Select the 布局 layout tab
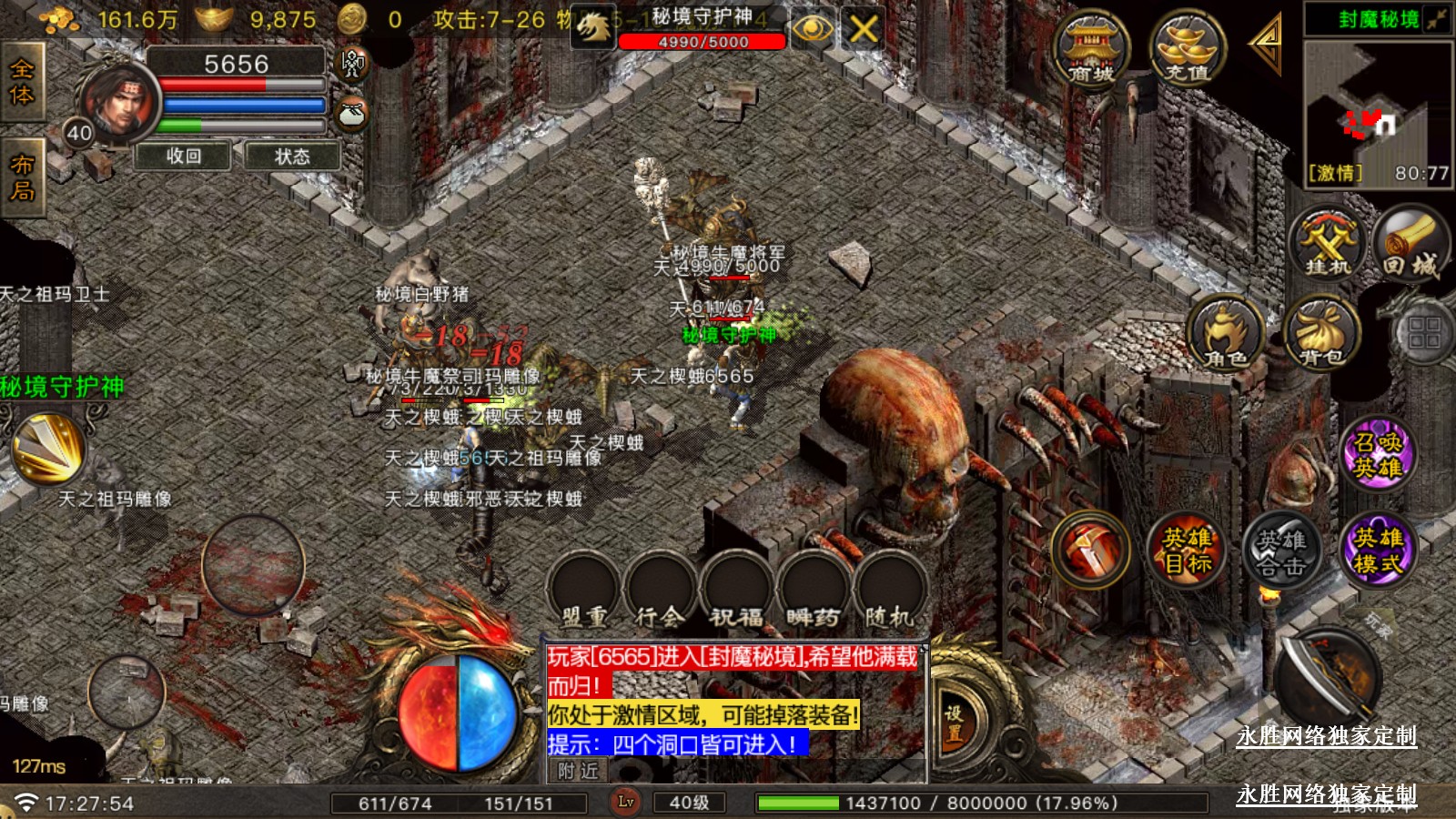This screenshot has width=1456, height=819. coord(22,177)
